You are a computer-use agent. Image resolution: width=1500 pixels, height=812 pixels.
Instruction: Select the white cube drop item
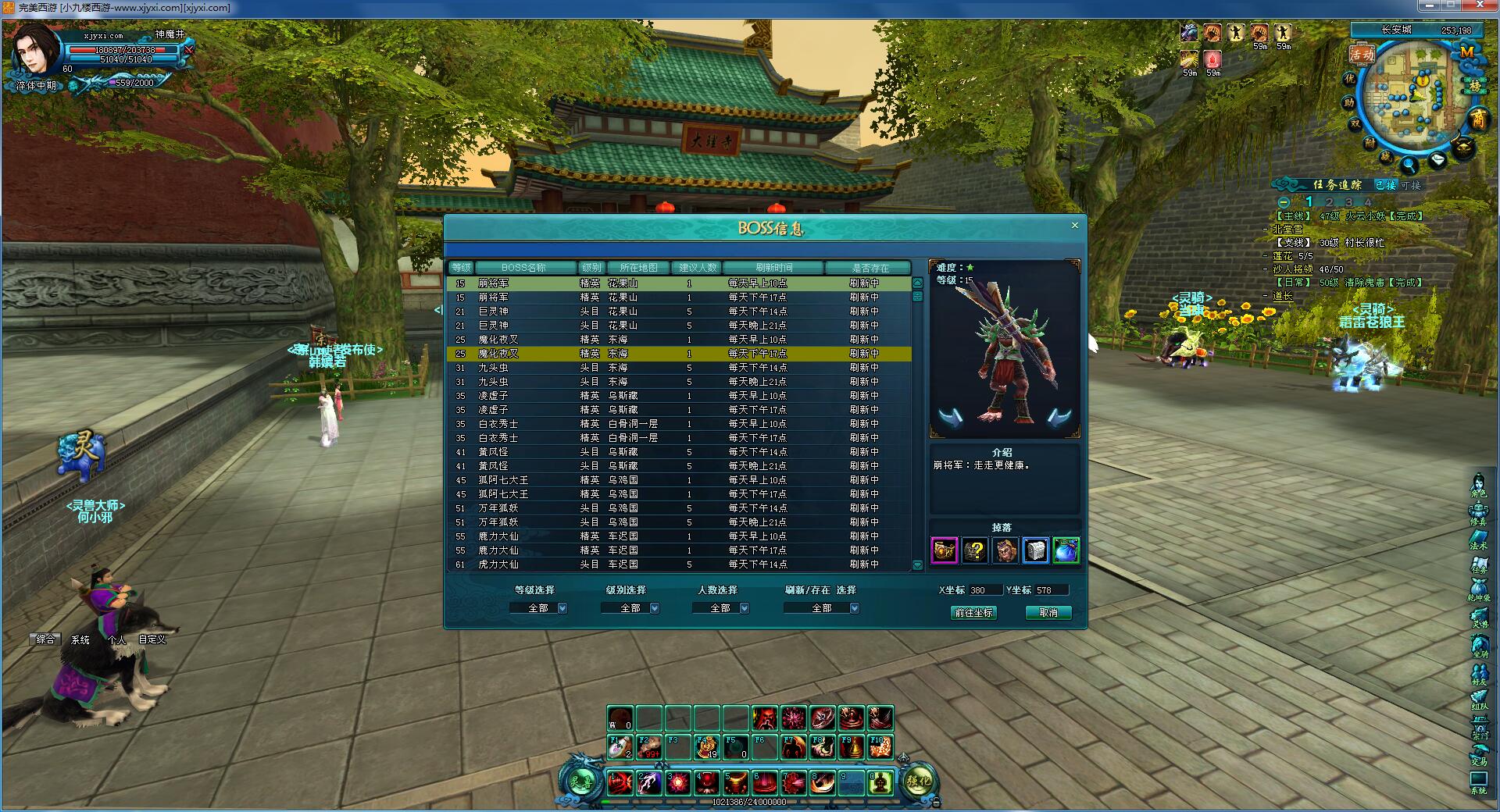click(1035, 550)
